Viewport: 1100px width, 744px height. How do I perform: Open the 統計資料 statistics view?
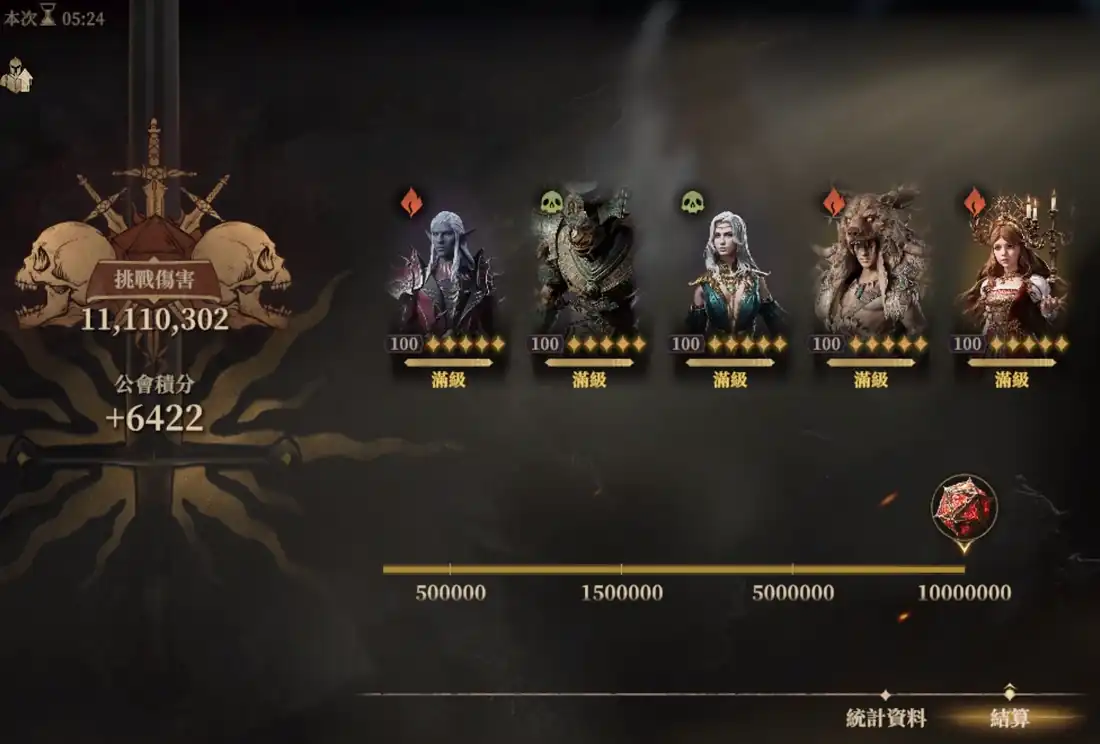pos(886,718)
